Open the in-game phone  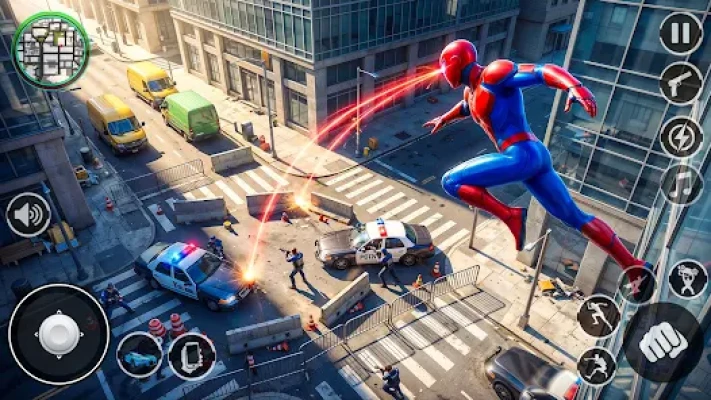[192, 356]
